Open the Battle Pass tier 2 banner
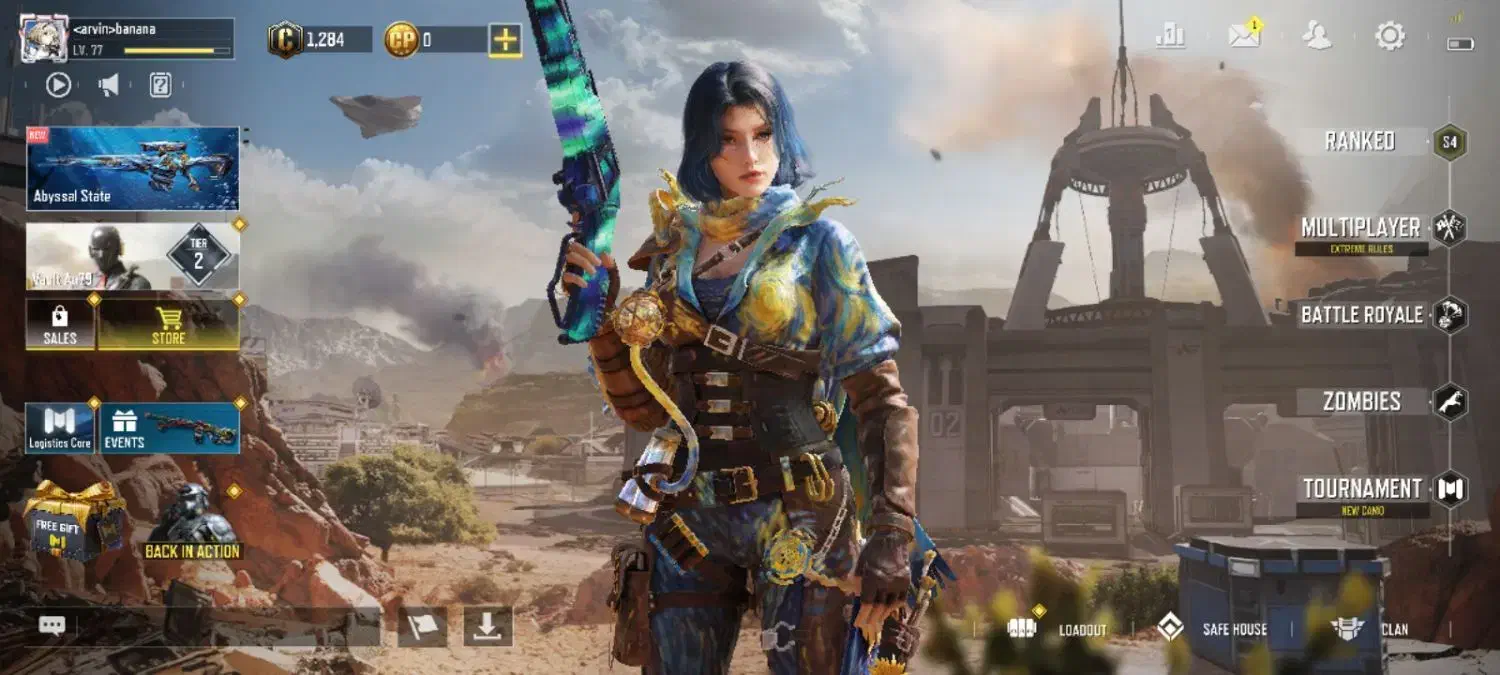 point(133,256)
